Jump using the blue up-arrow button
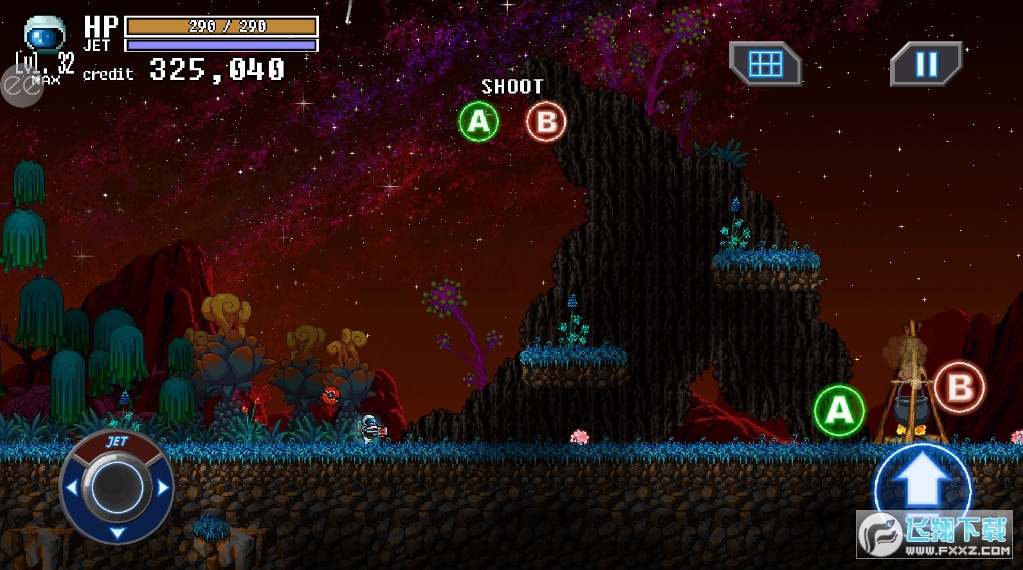The height and width of the screenshot is (570, 1023). [921, 487]
